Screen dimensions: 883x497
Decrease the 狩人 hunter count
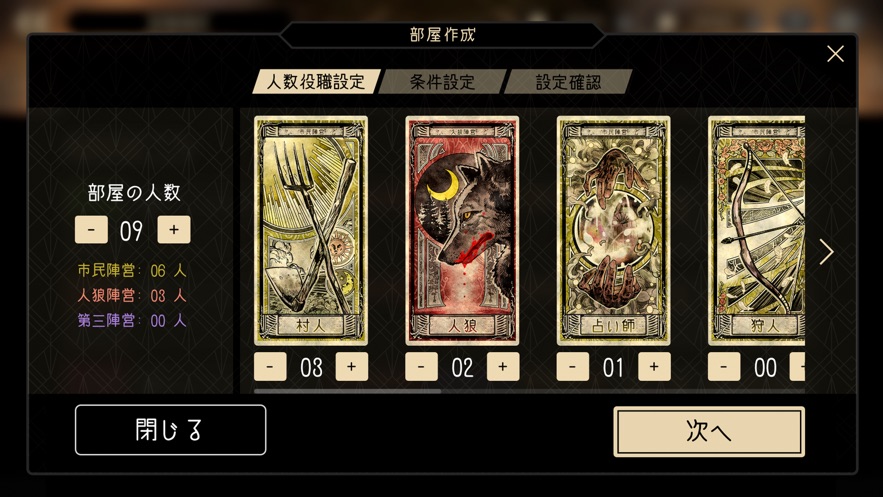[724, 367]
